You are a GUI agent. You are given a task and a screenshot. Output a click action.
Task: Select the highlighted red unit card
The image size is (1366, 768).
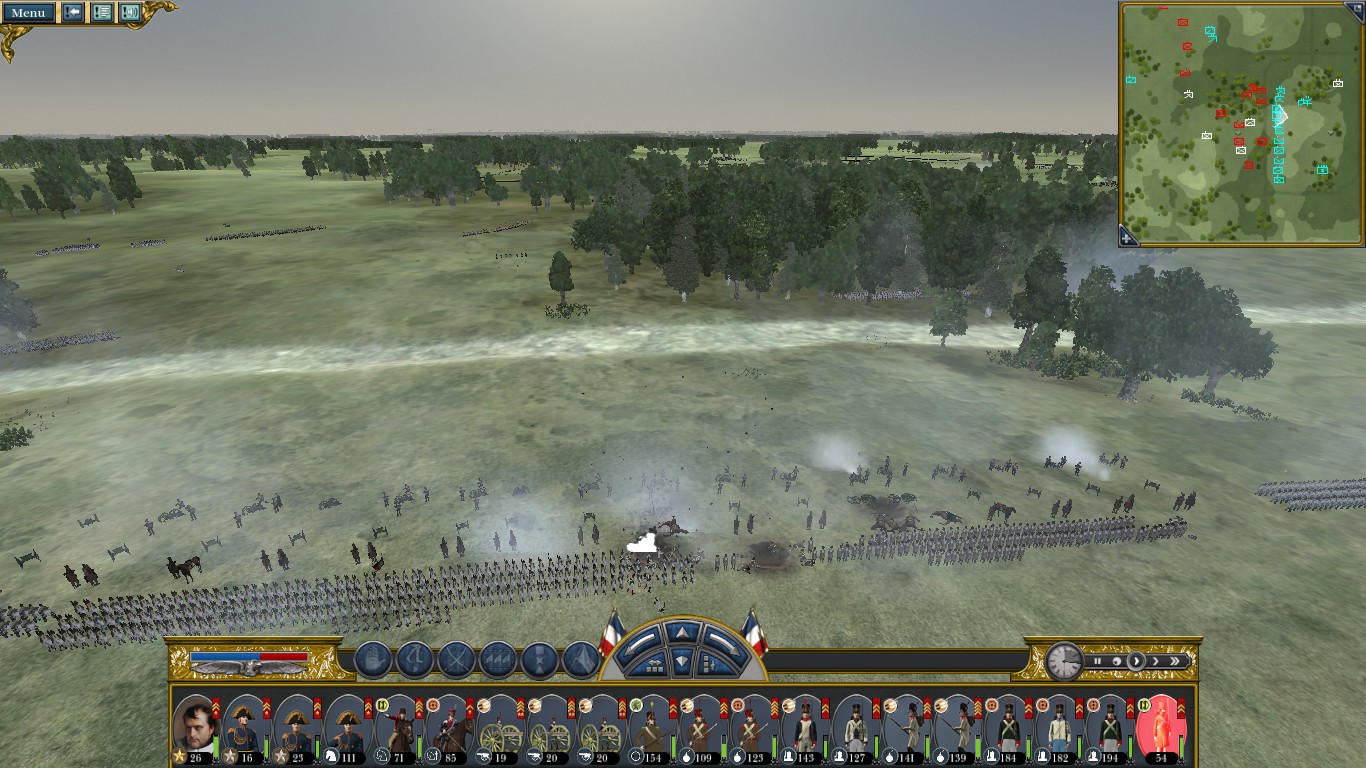point(1160,728)
